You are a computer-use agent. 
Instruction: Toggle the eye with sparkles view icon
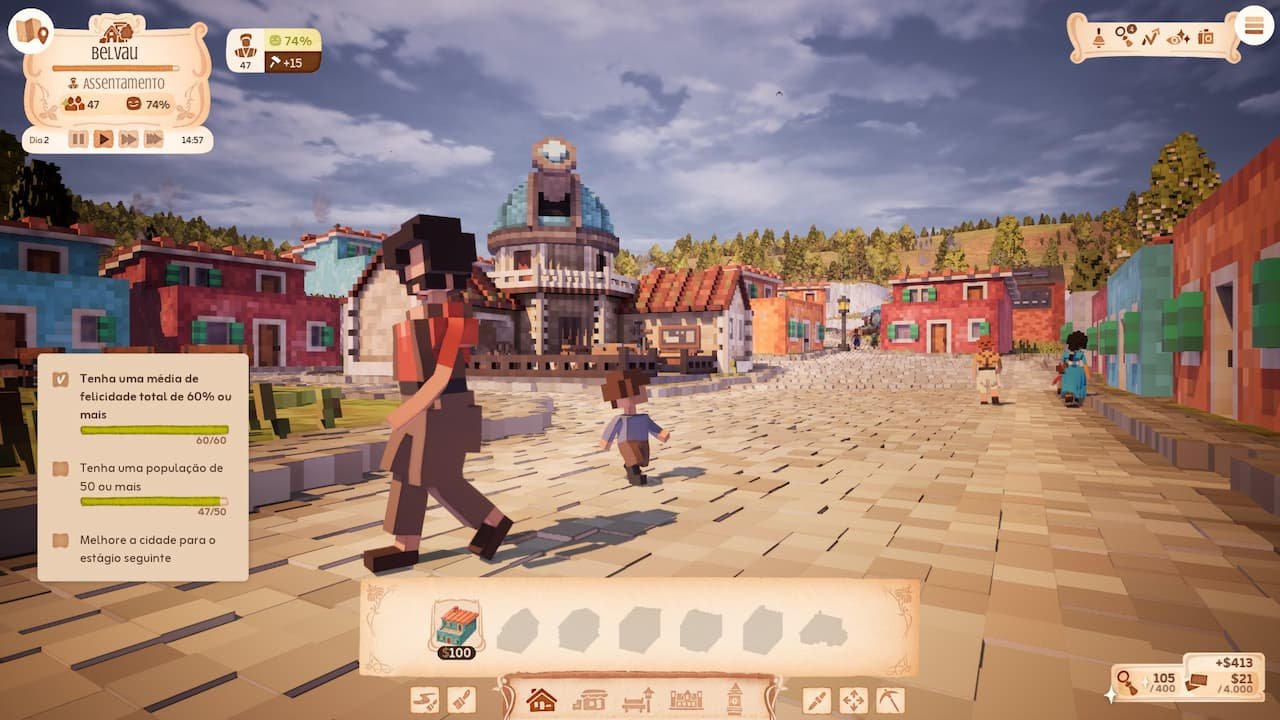tap(1178, 37)
